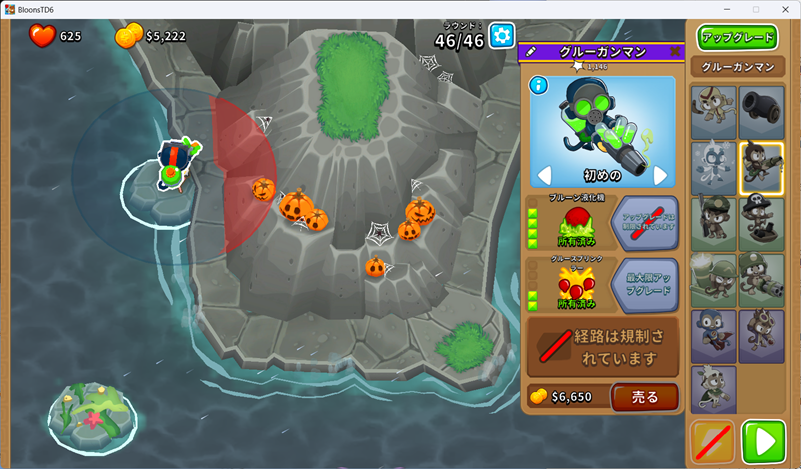Screen dimensions: 801x469
Task: Select the Bomb Shooter cannon tower
Action: 761,112
